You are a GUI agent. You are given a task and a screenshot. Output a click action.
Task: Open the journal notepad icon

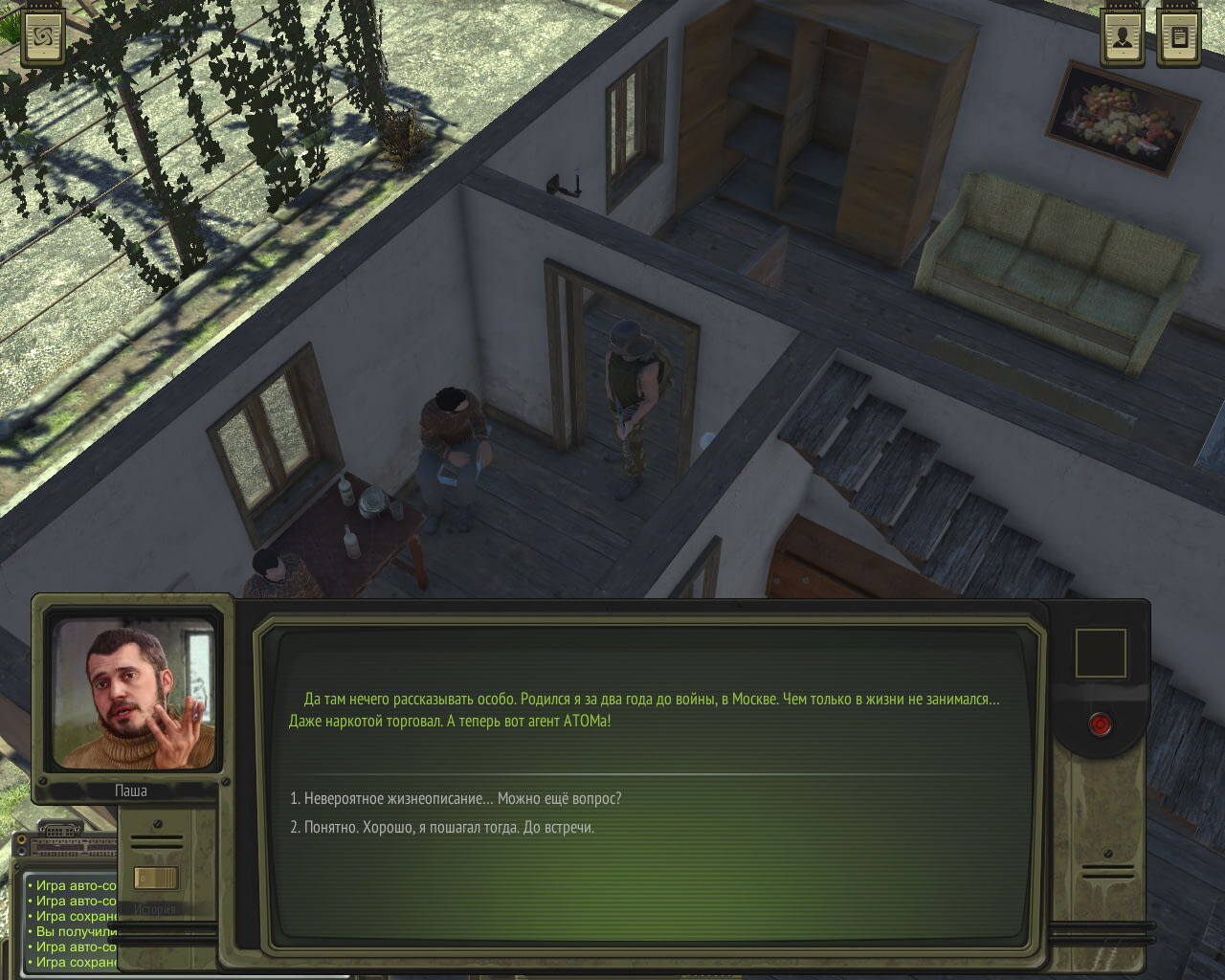pyautogui.click(x=1179, y=38)
